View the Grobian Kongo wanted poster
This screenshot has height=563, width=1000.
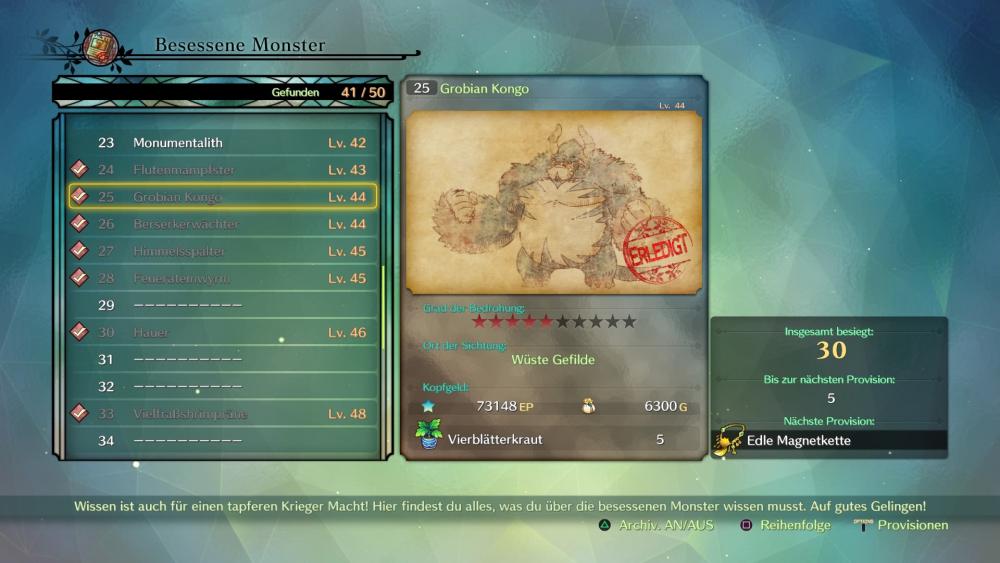coord(554,203)
